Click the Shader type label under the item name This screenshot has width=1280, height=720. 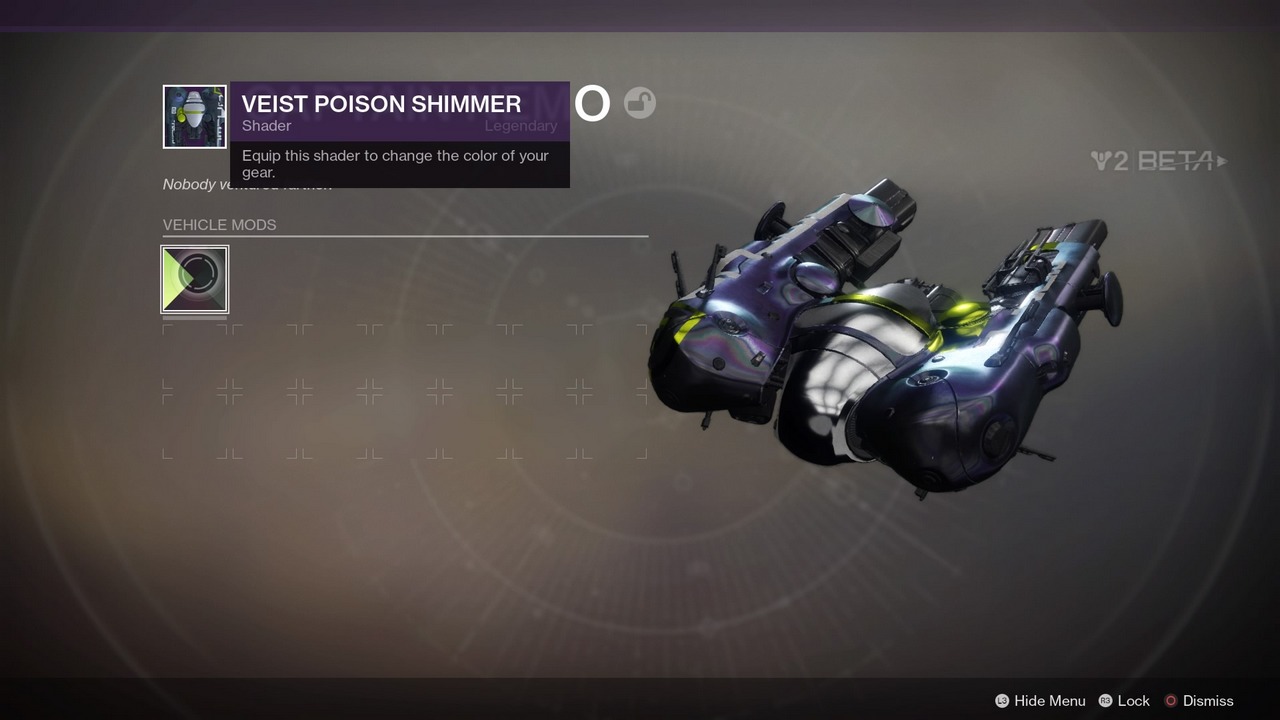tap(266, 125)
